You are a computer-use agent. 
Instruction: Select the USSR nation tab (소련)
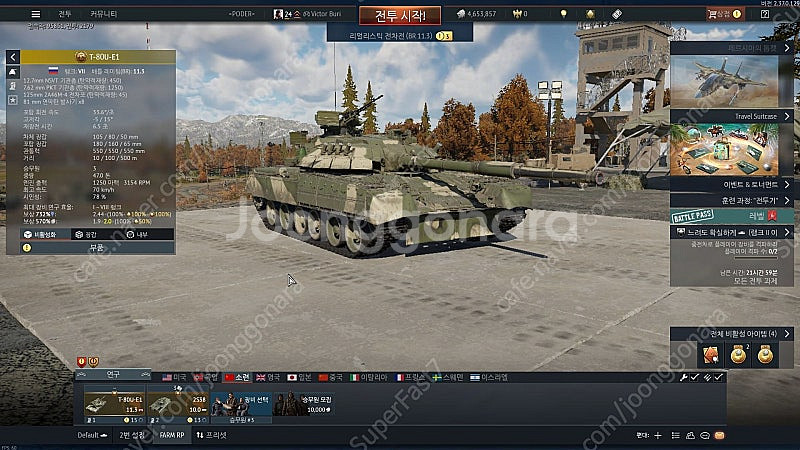237,377
